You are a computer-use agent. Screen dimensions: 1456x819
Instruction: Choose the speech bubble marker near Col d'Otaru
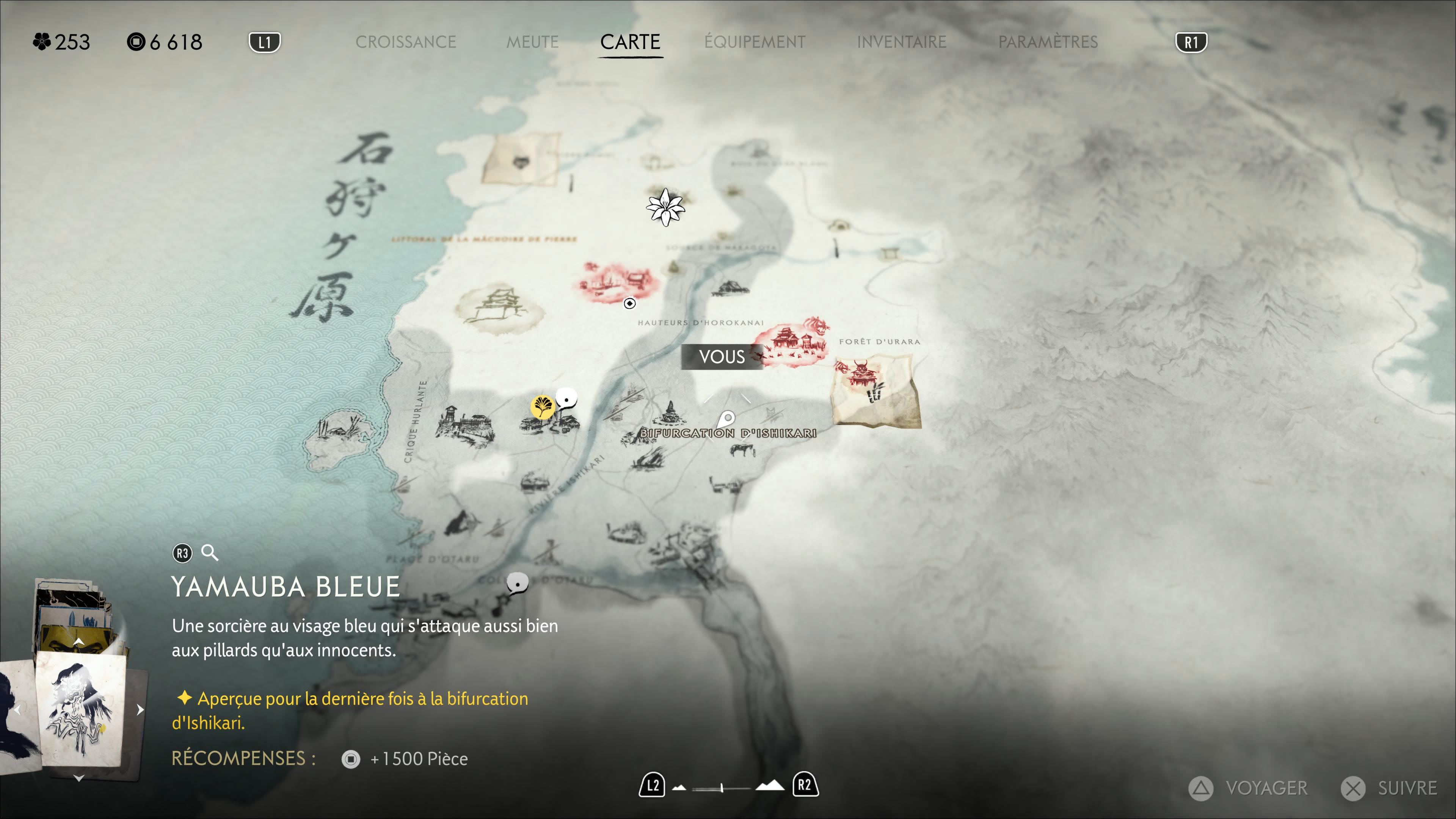coord(516,583)
